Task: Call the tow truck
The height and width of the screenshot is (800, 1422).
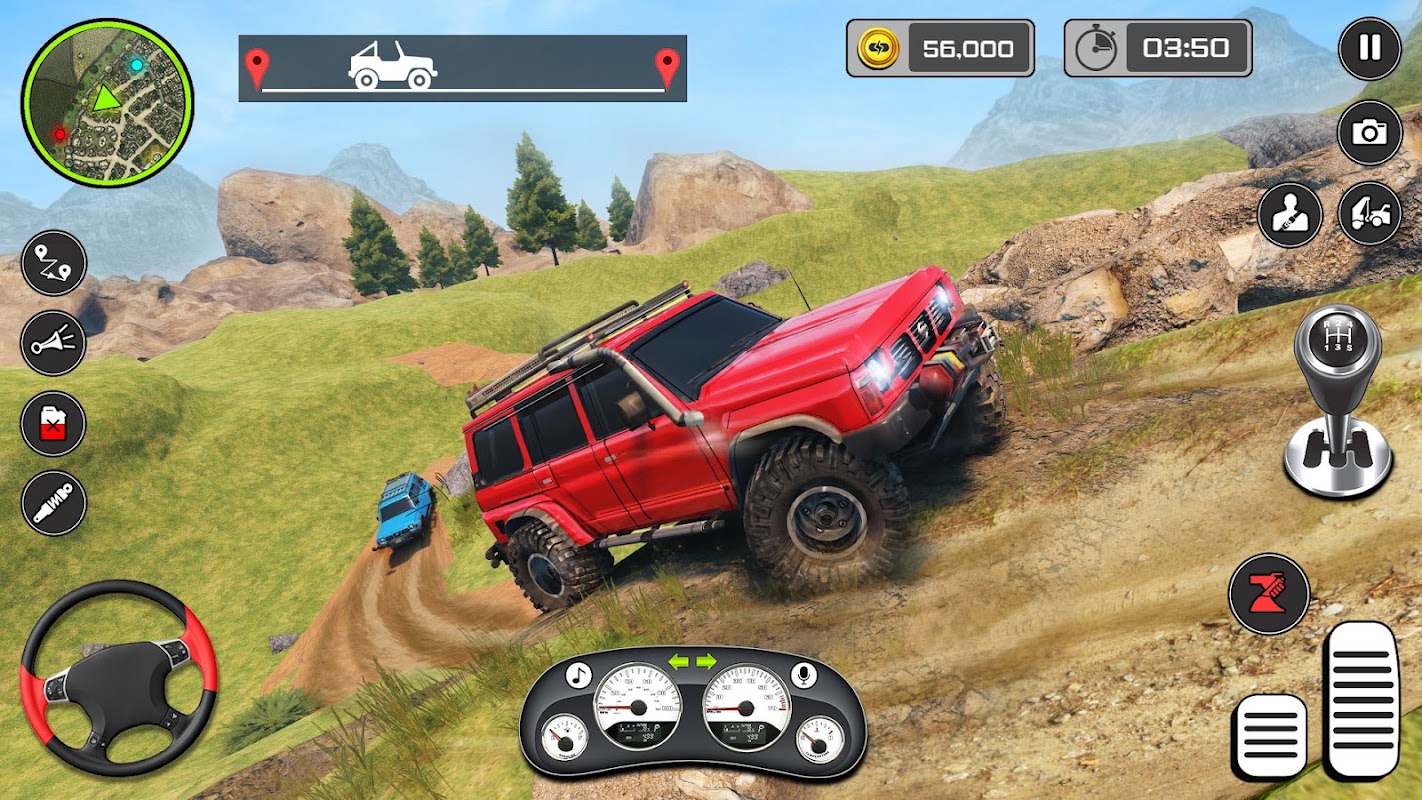Action: (x=1369, y=214)
